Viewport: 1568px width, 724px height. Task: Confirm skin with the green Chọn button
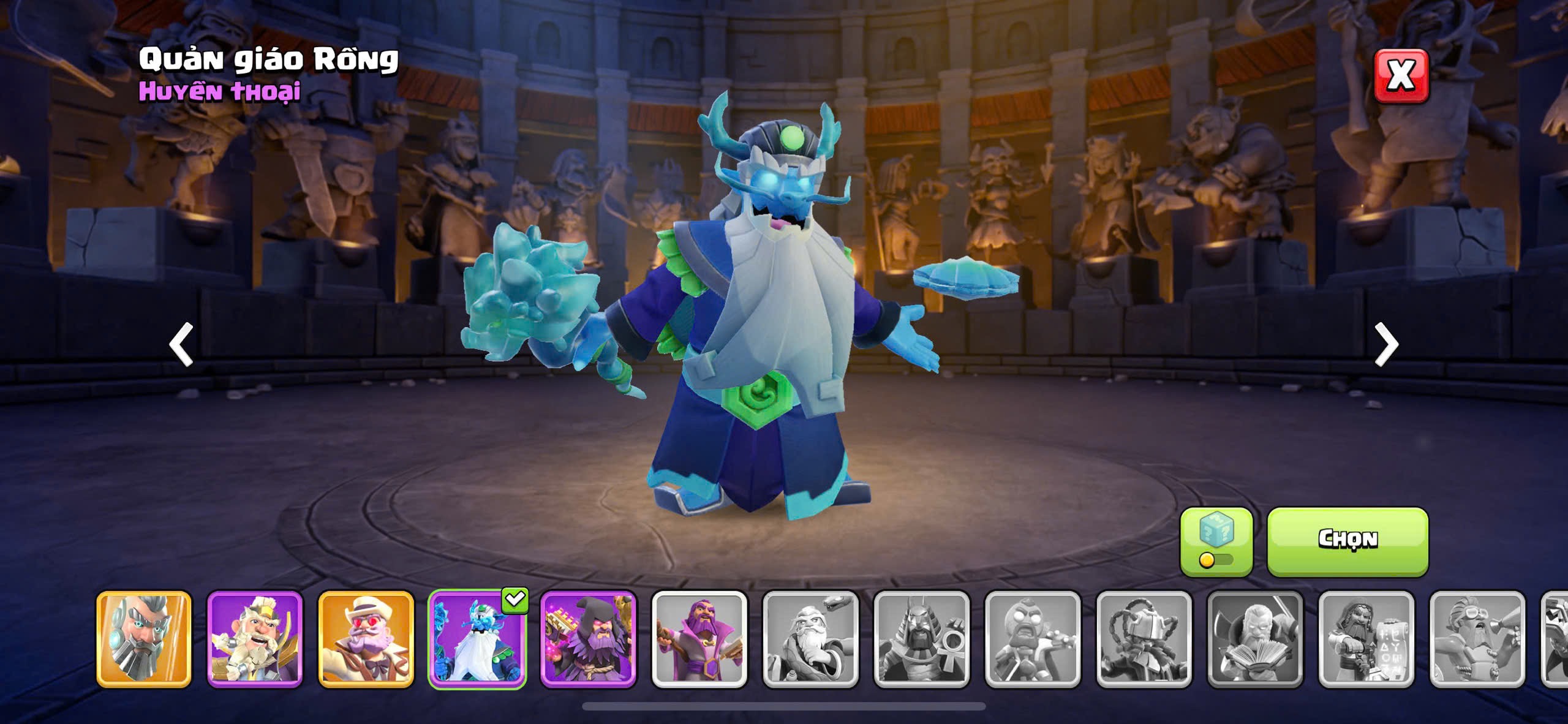1347,541
